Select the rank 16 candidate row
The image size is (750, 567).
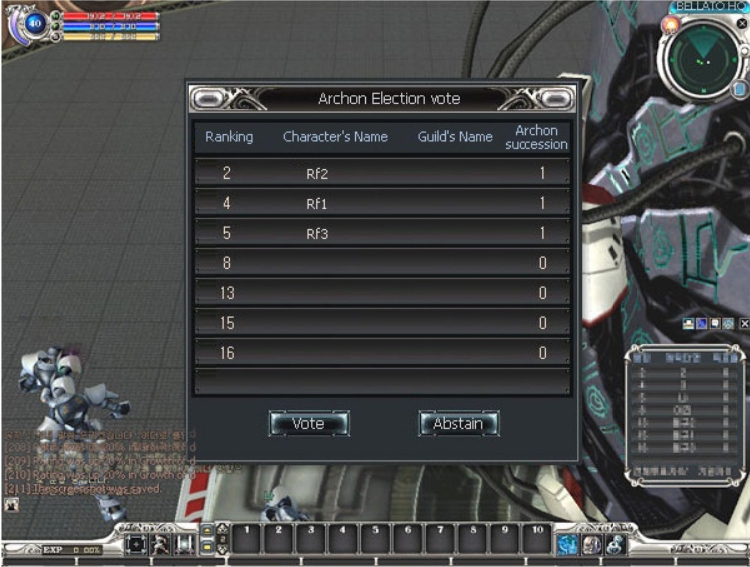point(382,353)
